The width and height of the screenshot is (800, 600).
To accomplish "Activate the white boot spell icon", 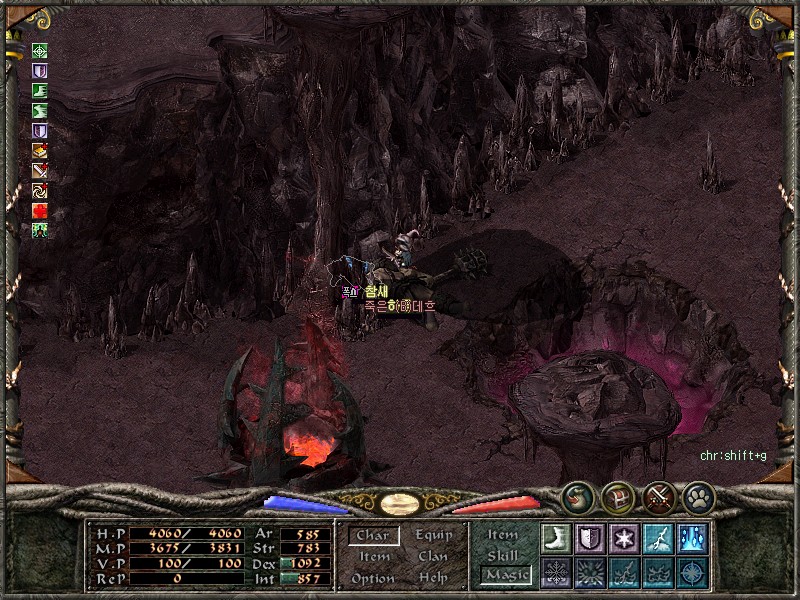I will (x=556, y=538).
